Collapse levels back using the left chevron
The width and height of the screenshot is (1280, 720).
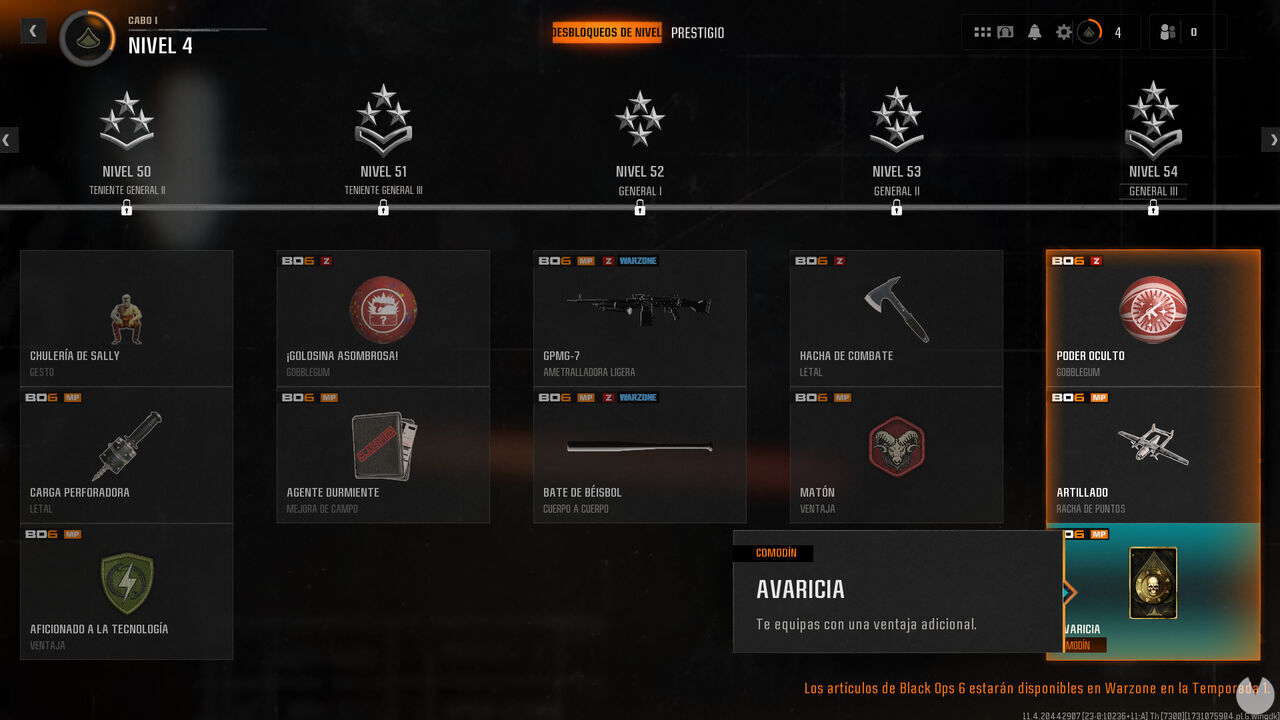(x=8, y=139)
